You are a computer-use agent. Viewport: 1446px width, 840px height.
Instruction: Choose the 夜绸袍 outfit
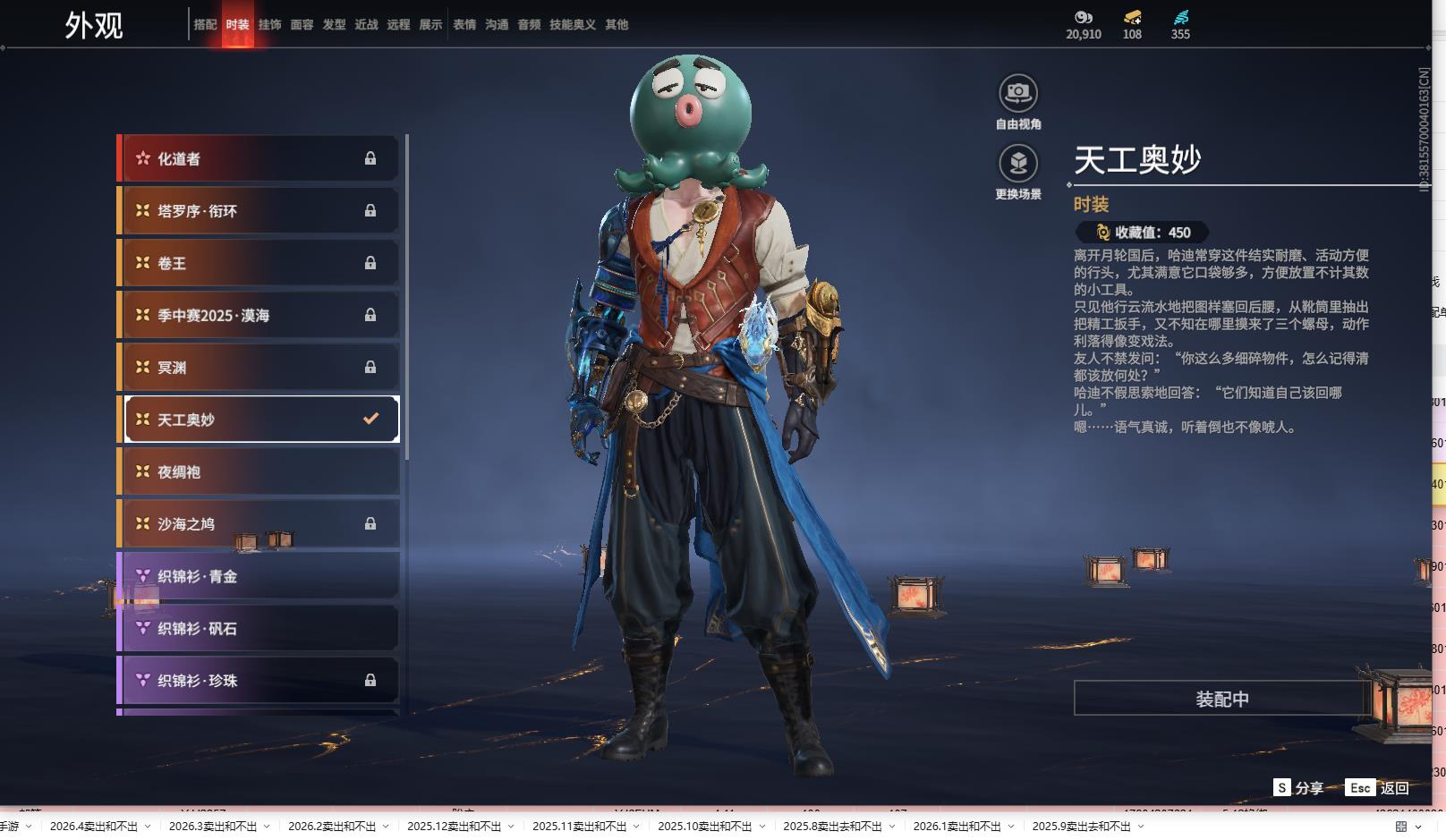click(258, 472)
